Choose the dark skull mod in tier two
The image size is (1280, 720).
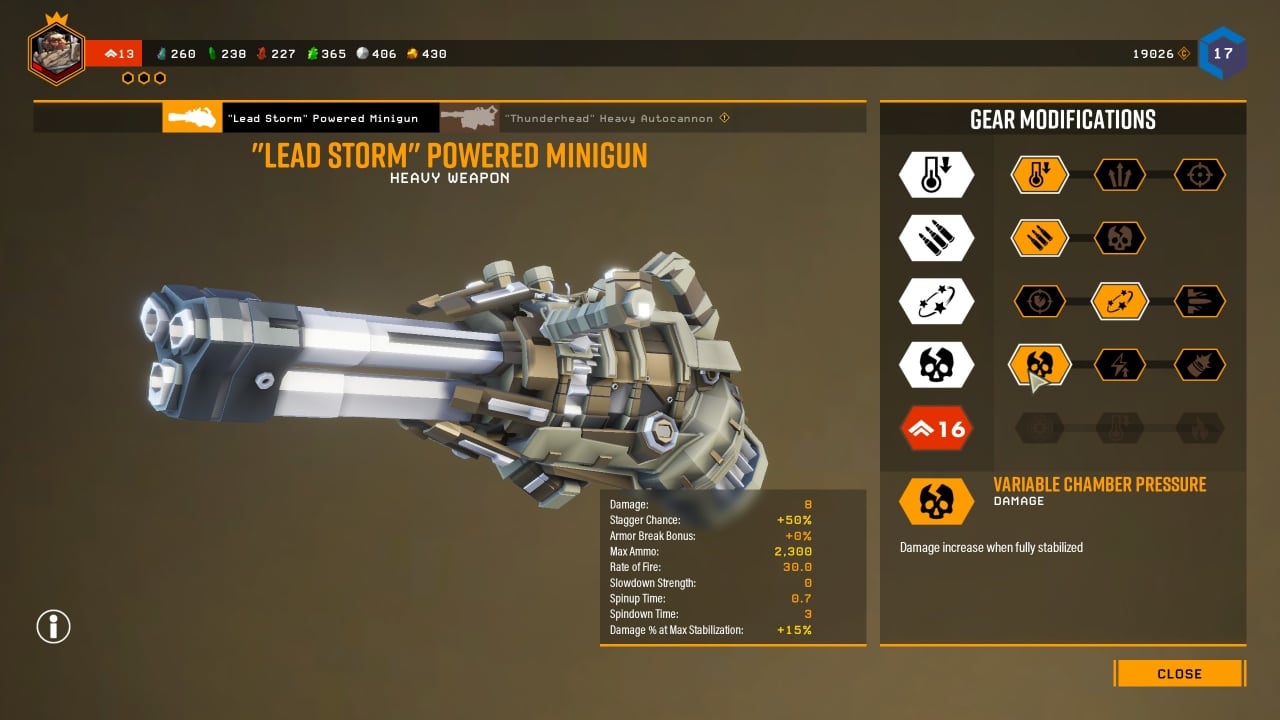[1120, 238]
